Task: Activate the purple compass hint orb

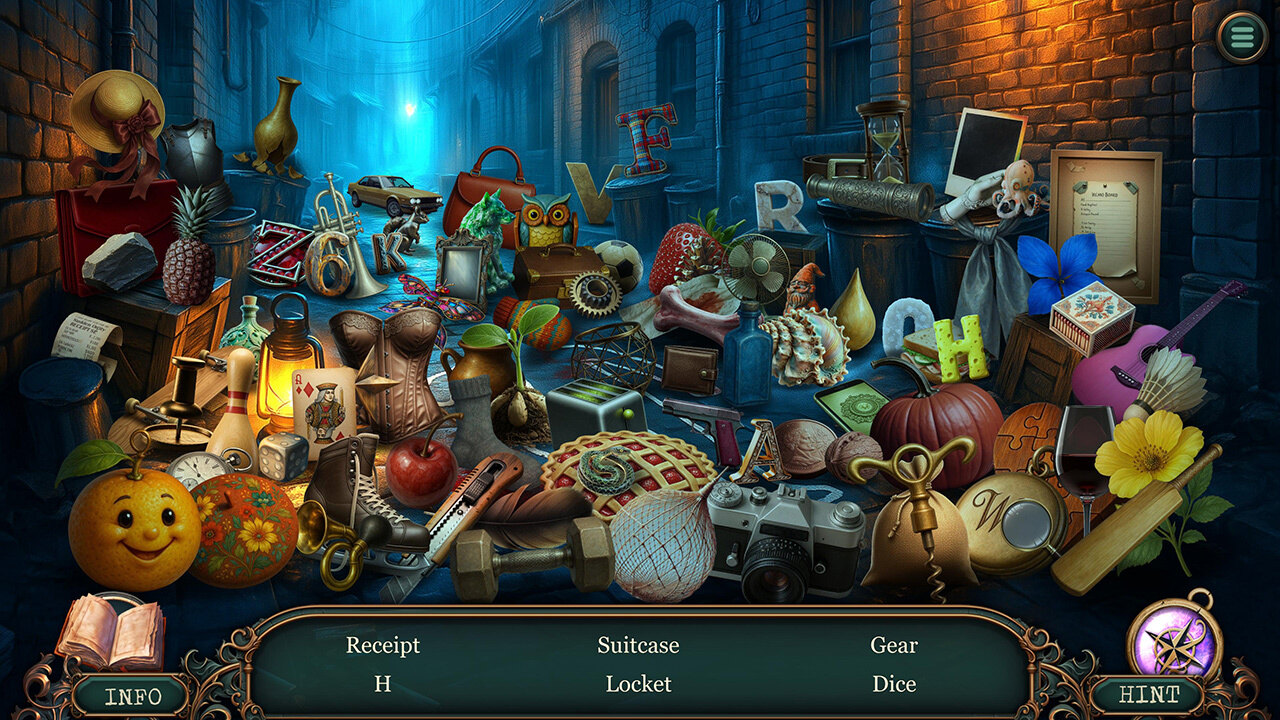Action: tap(1174, 640)
